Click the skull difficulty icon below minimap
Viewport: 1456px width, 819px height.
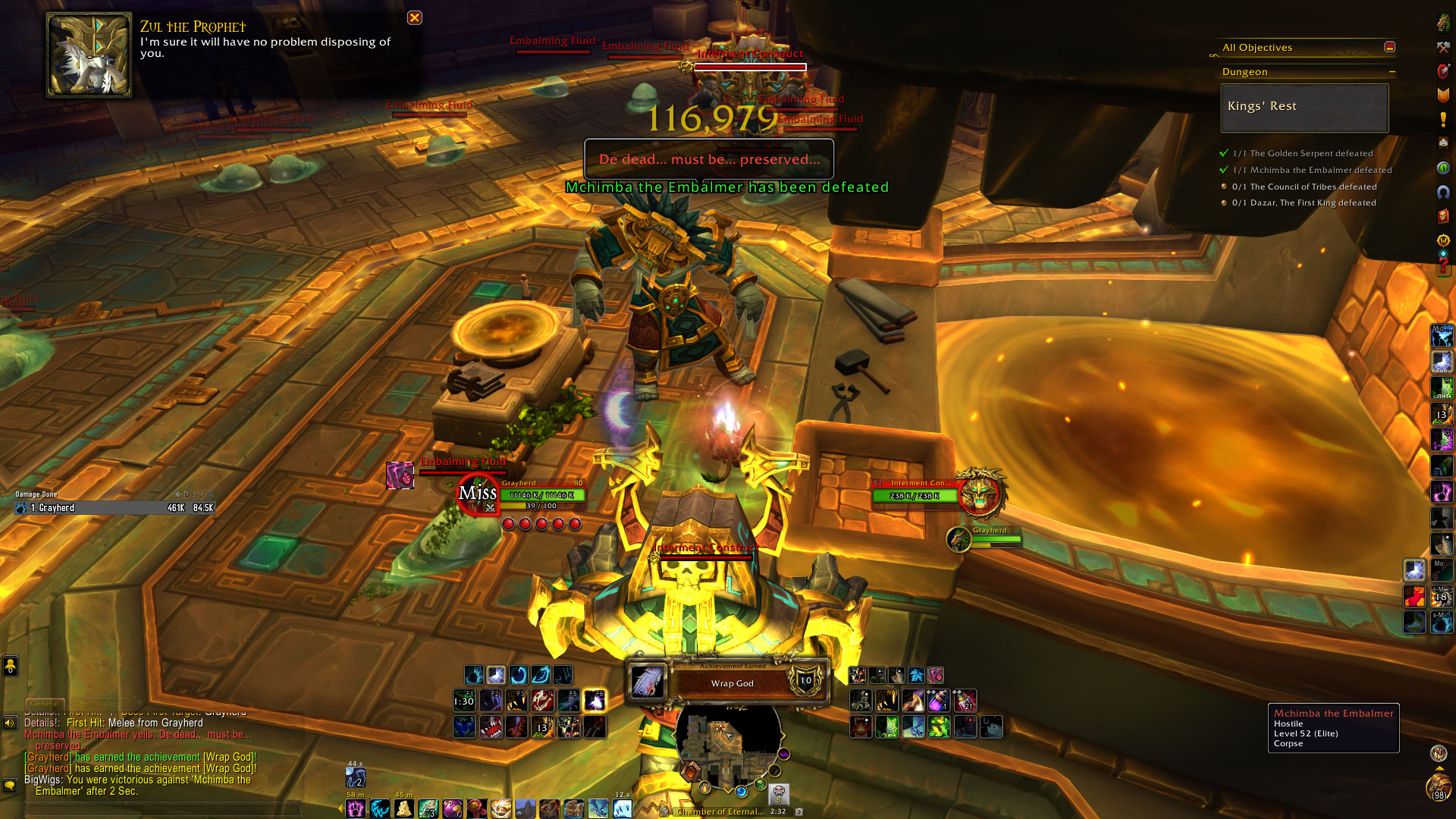tap(778, 794)
